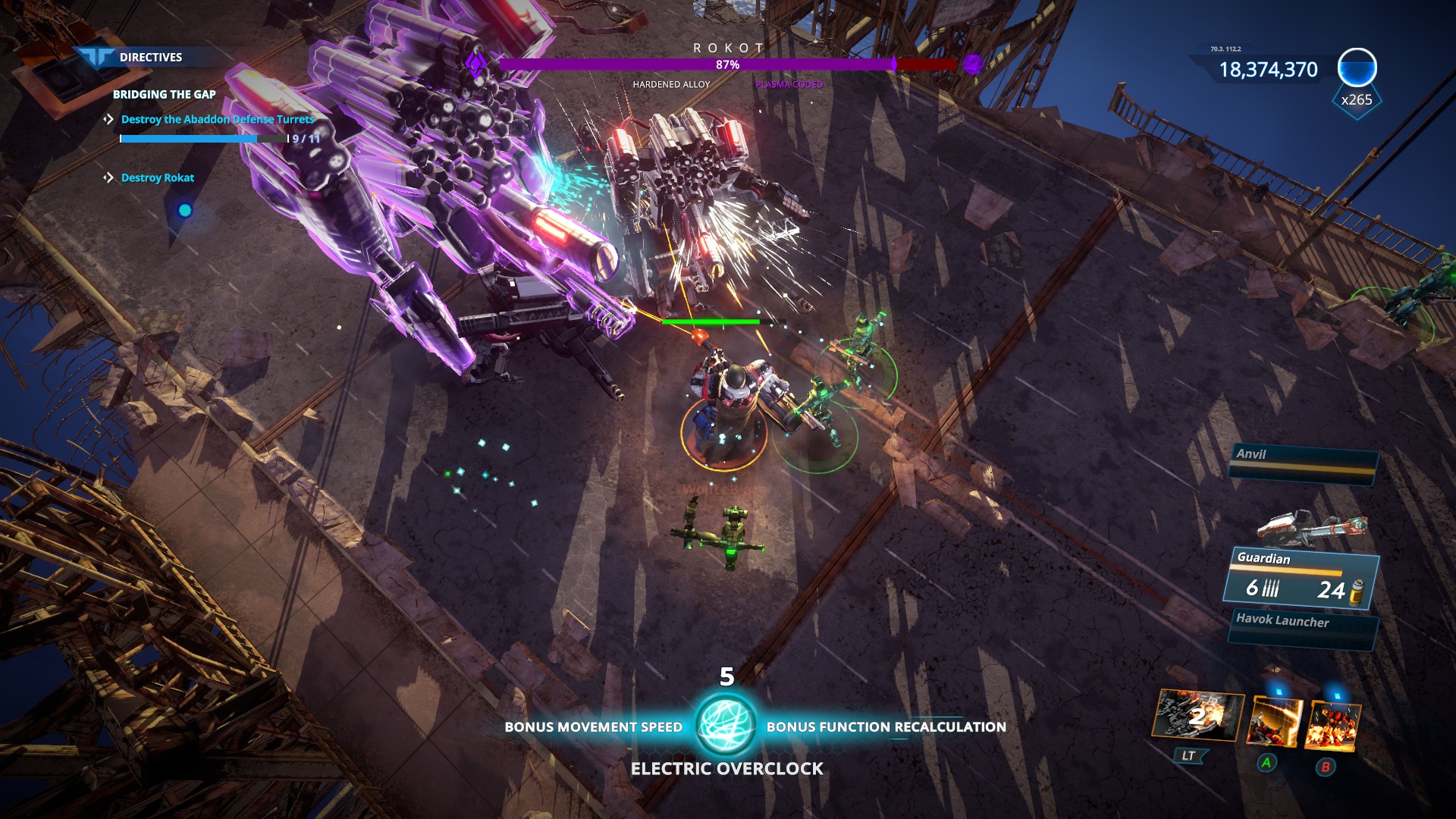The height and width of the screenshot is (819, 1456).
Task: Select the Guardian weapon slot
Action: pyautogui.click(x=1301, y=578)
